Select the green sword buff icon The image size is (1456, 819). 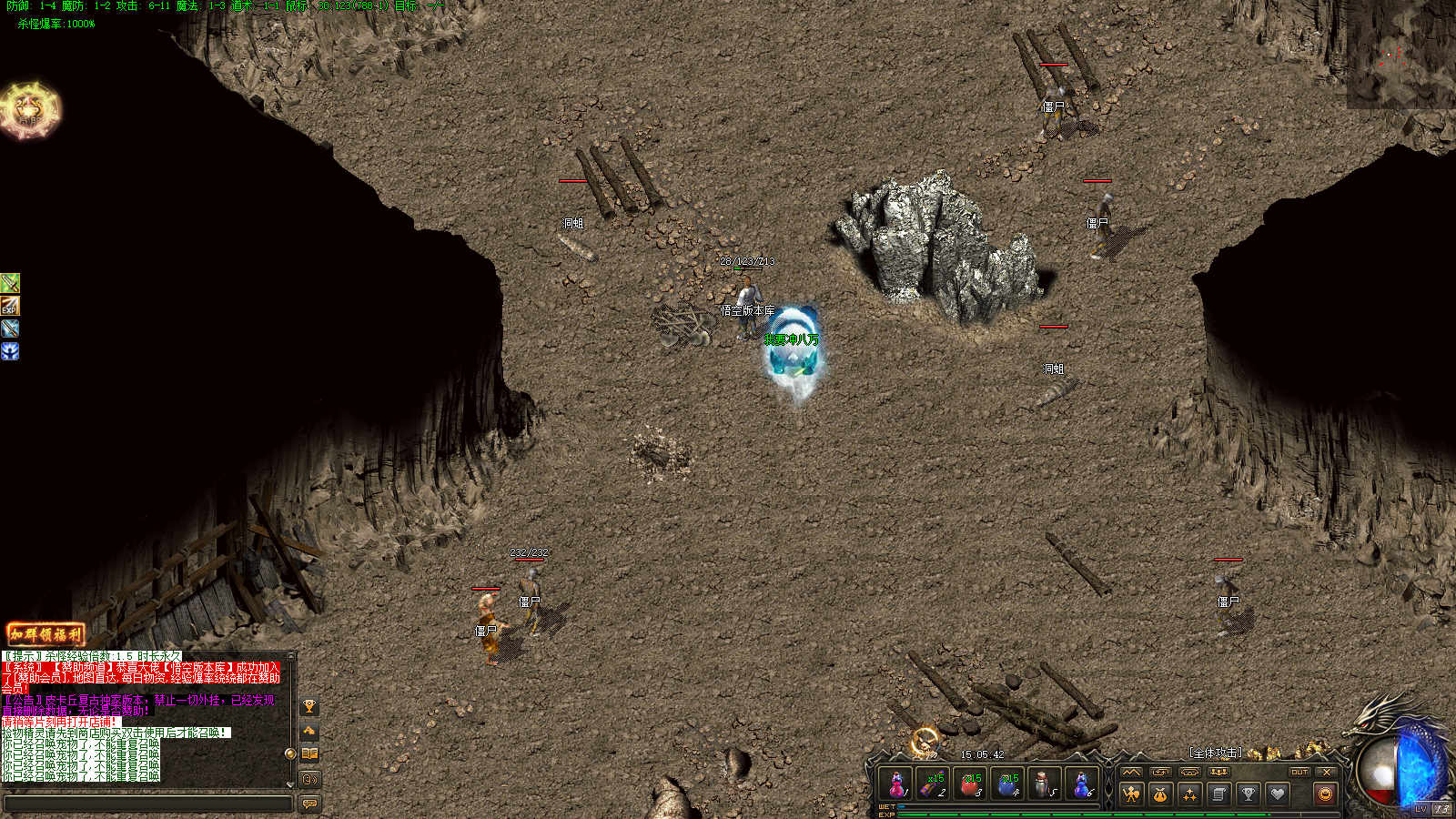click(x=10, y=283)
